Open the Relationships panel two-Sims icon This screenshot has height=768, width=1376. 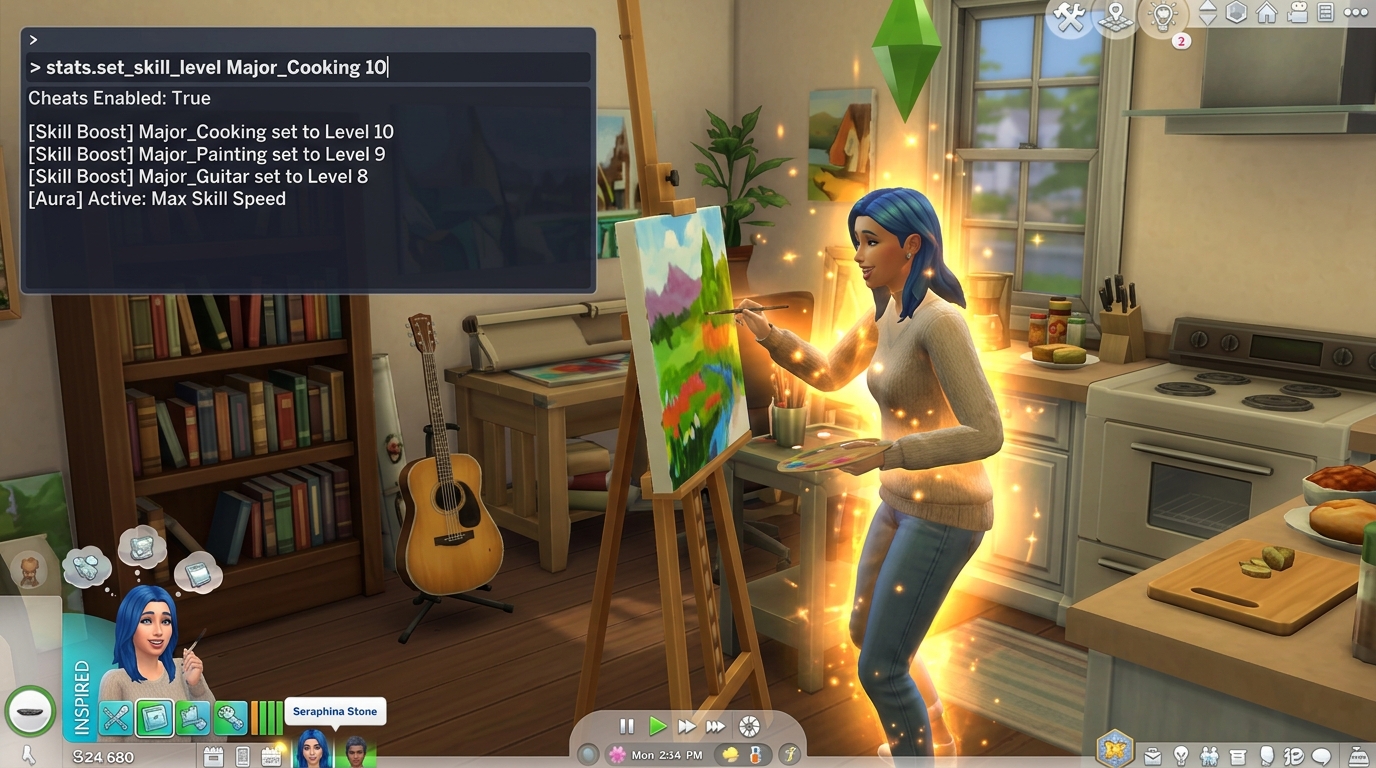tap(1210, 756)
